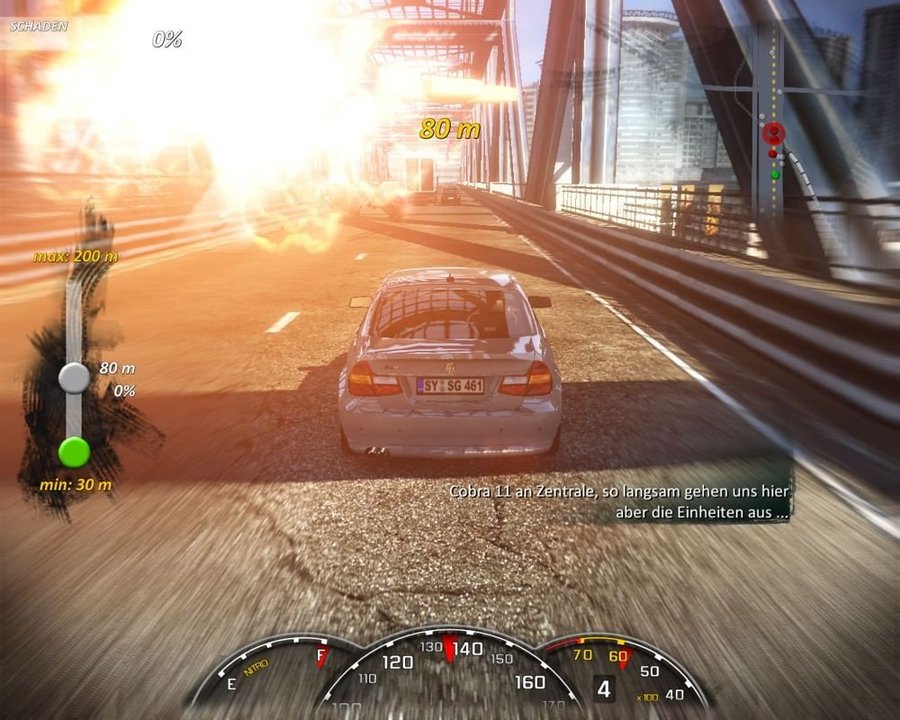The width and height of the screenshot is (900, 720).
Task: Select the green minimum-distance marker on the slider
Action: (x=74, y=452)
